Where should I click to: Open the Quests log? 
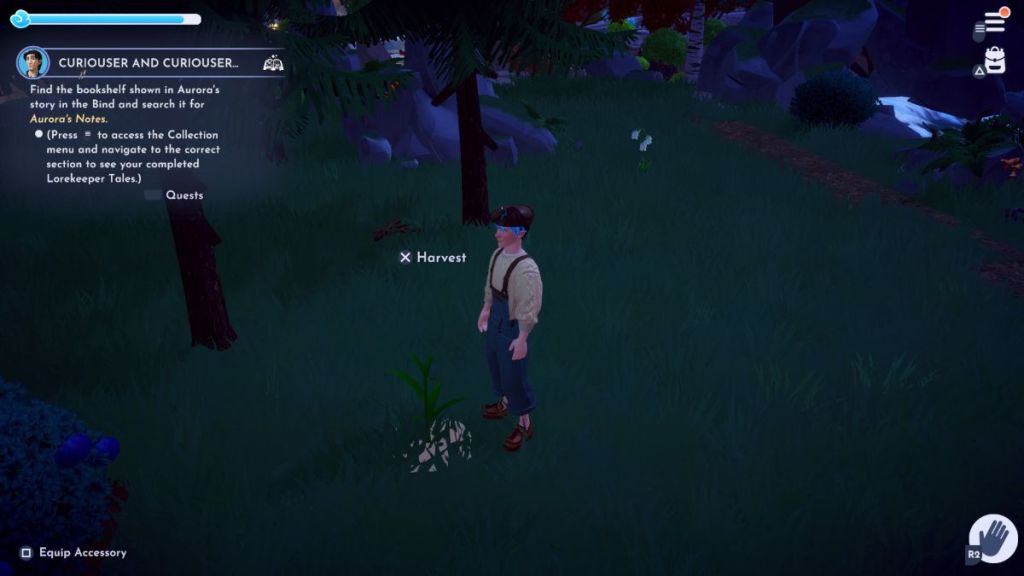click(184, 195)
